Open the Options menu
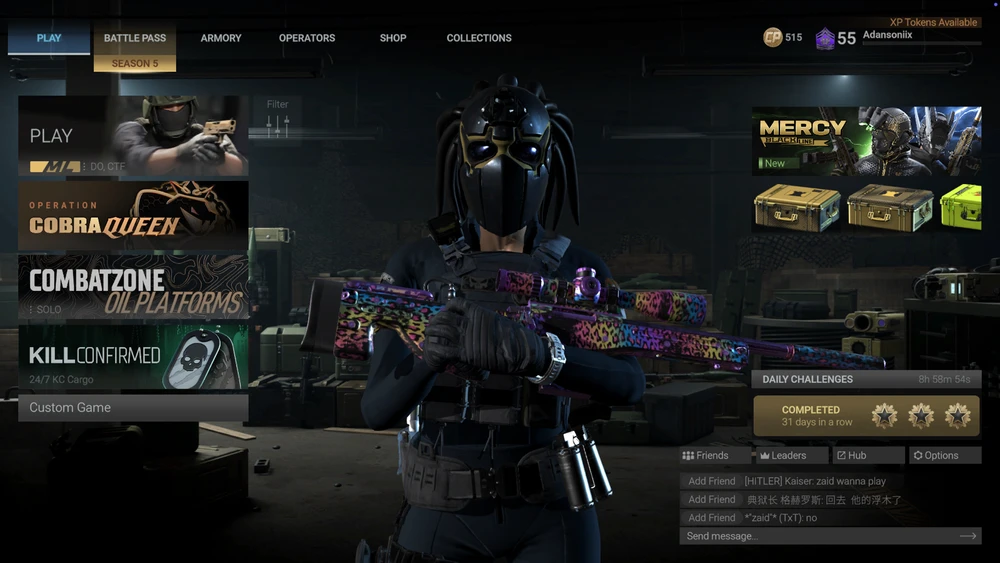The image size is (1000, 563). [x=944, y=456]
